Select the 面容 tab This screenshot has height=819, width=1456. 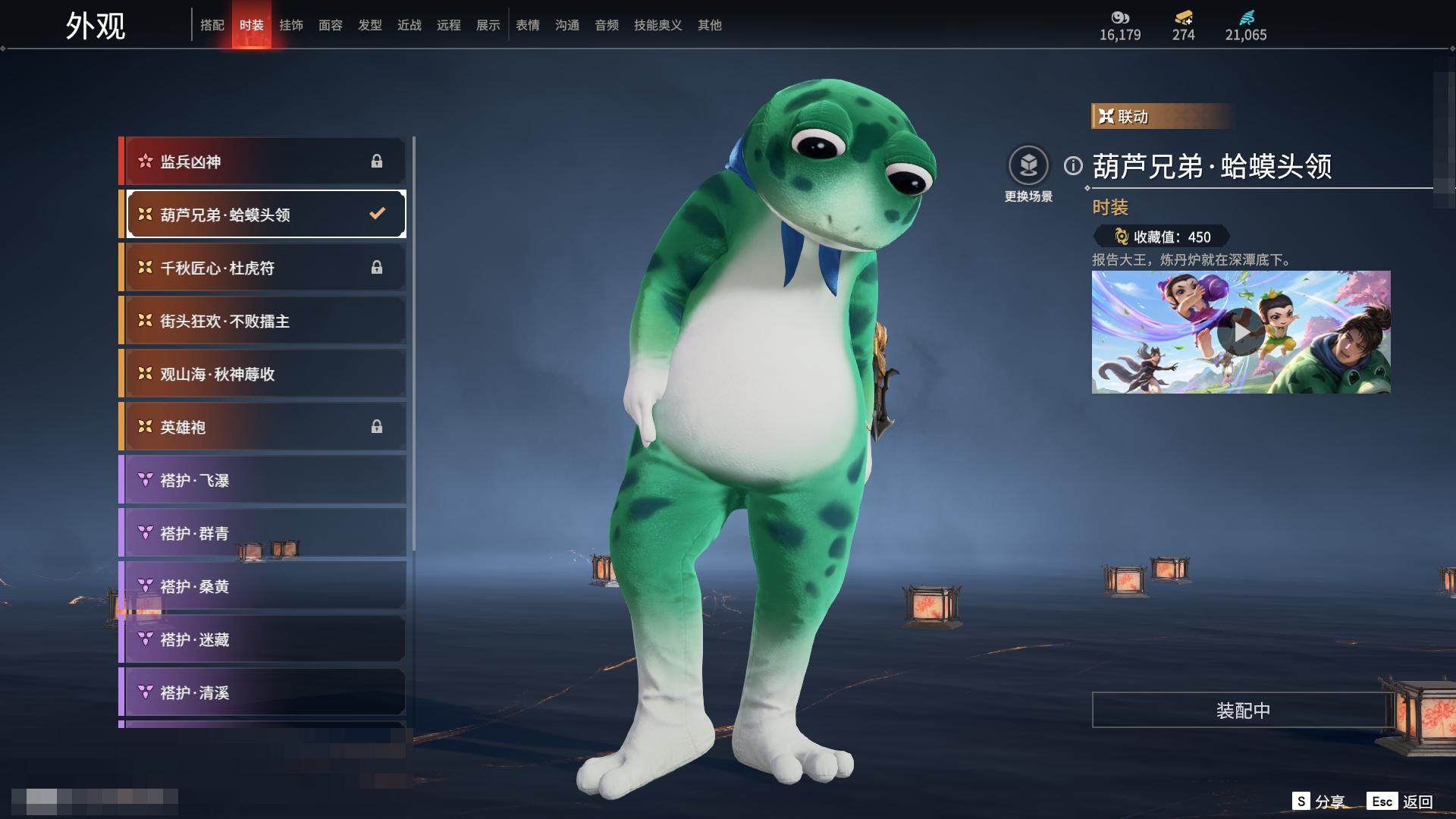(x=331, y=25)
